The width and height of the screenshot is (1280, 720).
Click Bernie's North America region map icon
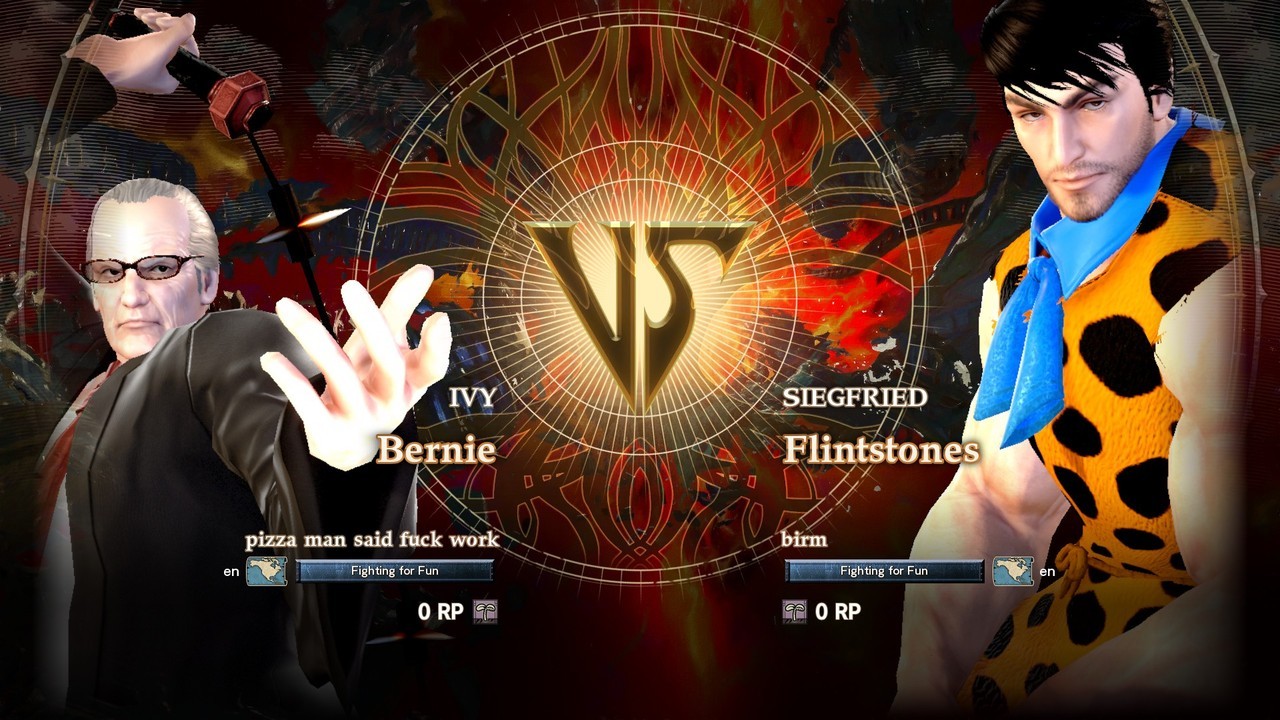267,571
